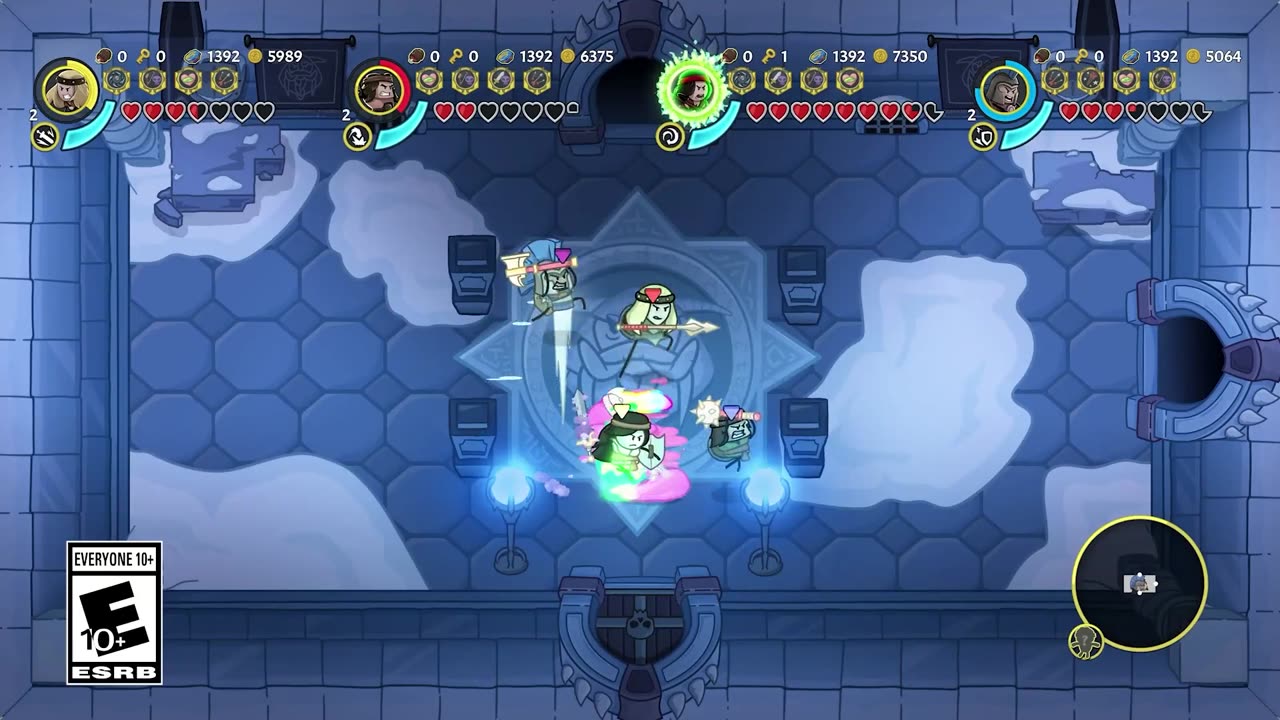The height and width of the screenshot is (720, 1280).
Task: Click the question-mark figure icon beside the minimap
Action: 1085,640
